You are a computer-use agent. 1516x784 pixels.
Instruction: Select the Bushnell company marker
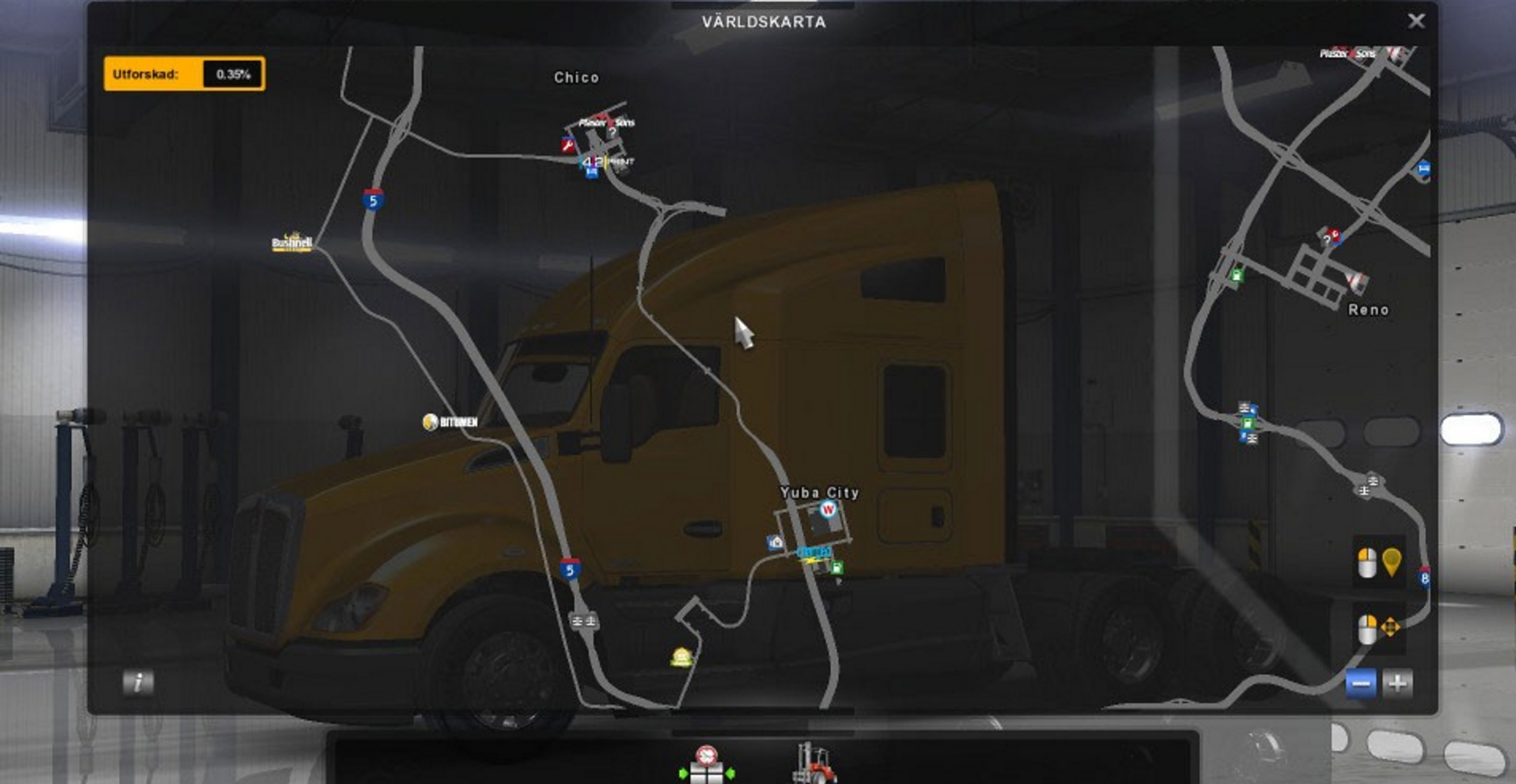(x=291, y=242)
